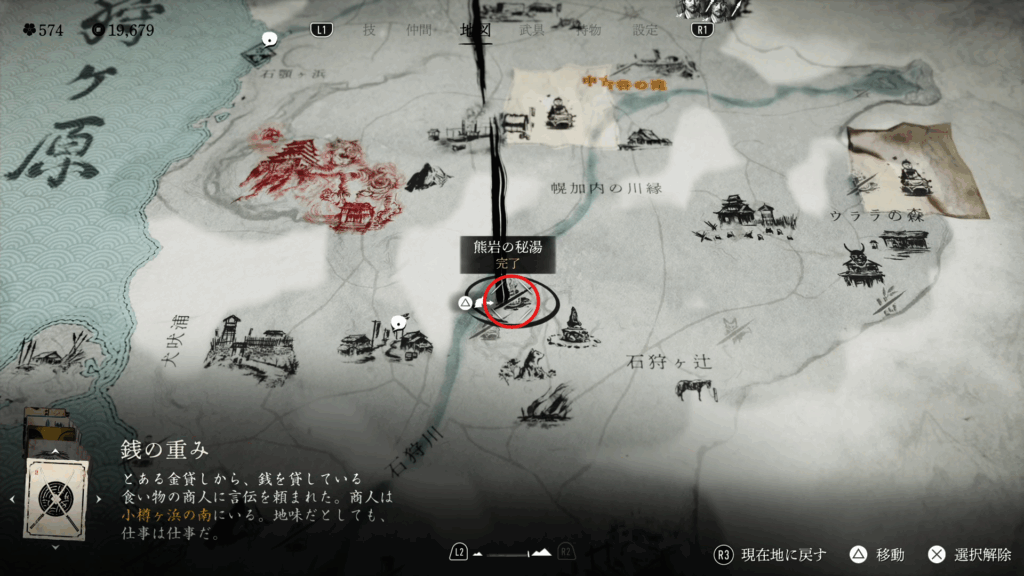Select the horse marker near 石狩ヶ辻
This screenshot has width=1024, height=576.
tap(696, 388)
